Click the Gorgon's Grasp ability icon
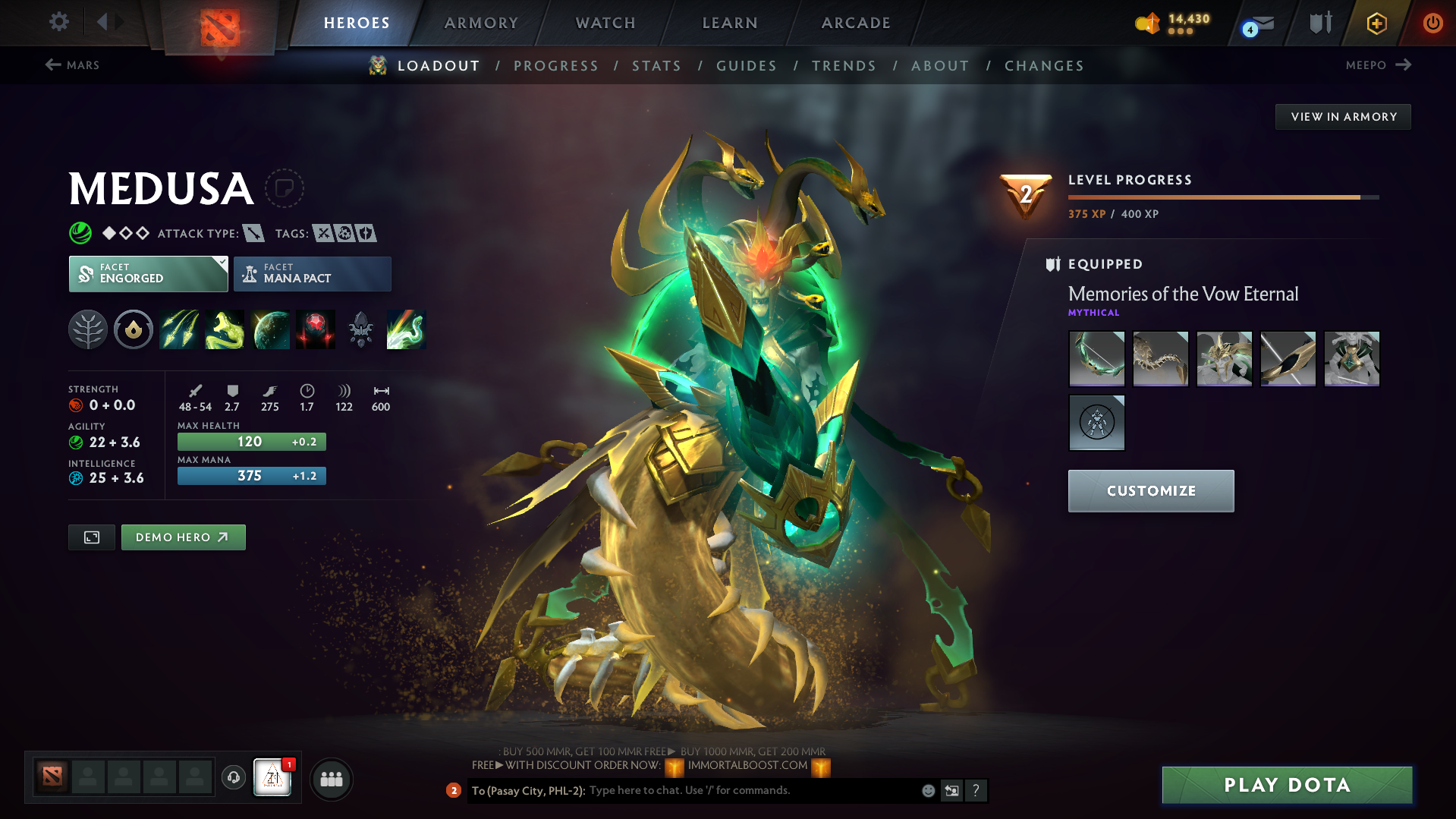This screenshot has height=819, width=1456. click(x=406, y=329)
